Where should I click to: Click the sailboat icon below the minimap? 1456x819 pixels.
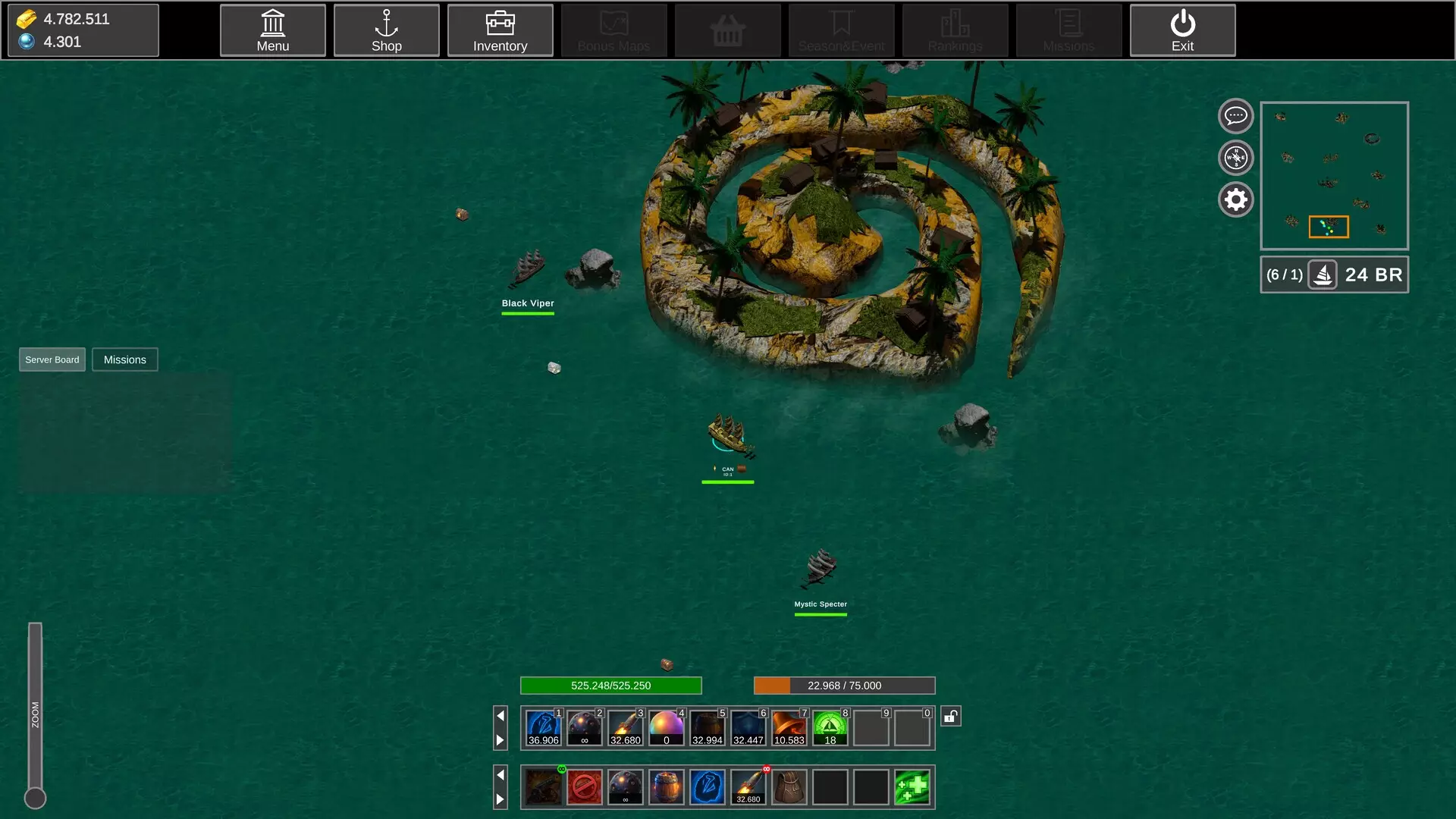[1323, 275]
